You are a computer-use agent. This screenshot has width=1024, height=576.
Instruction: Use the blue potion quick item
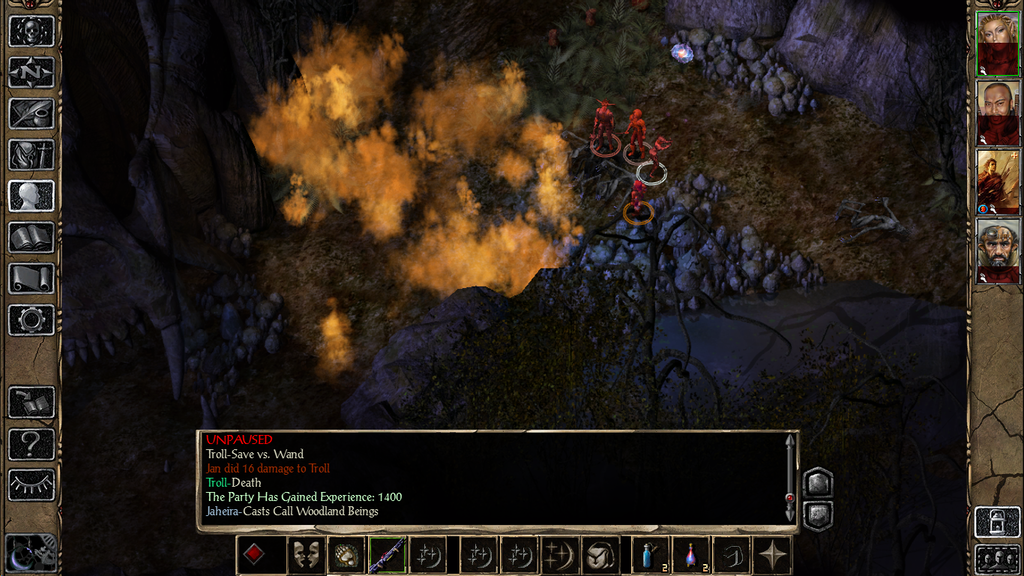coord(648,555)
